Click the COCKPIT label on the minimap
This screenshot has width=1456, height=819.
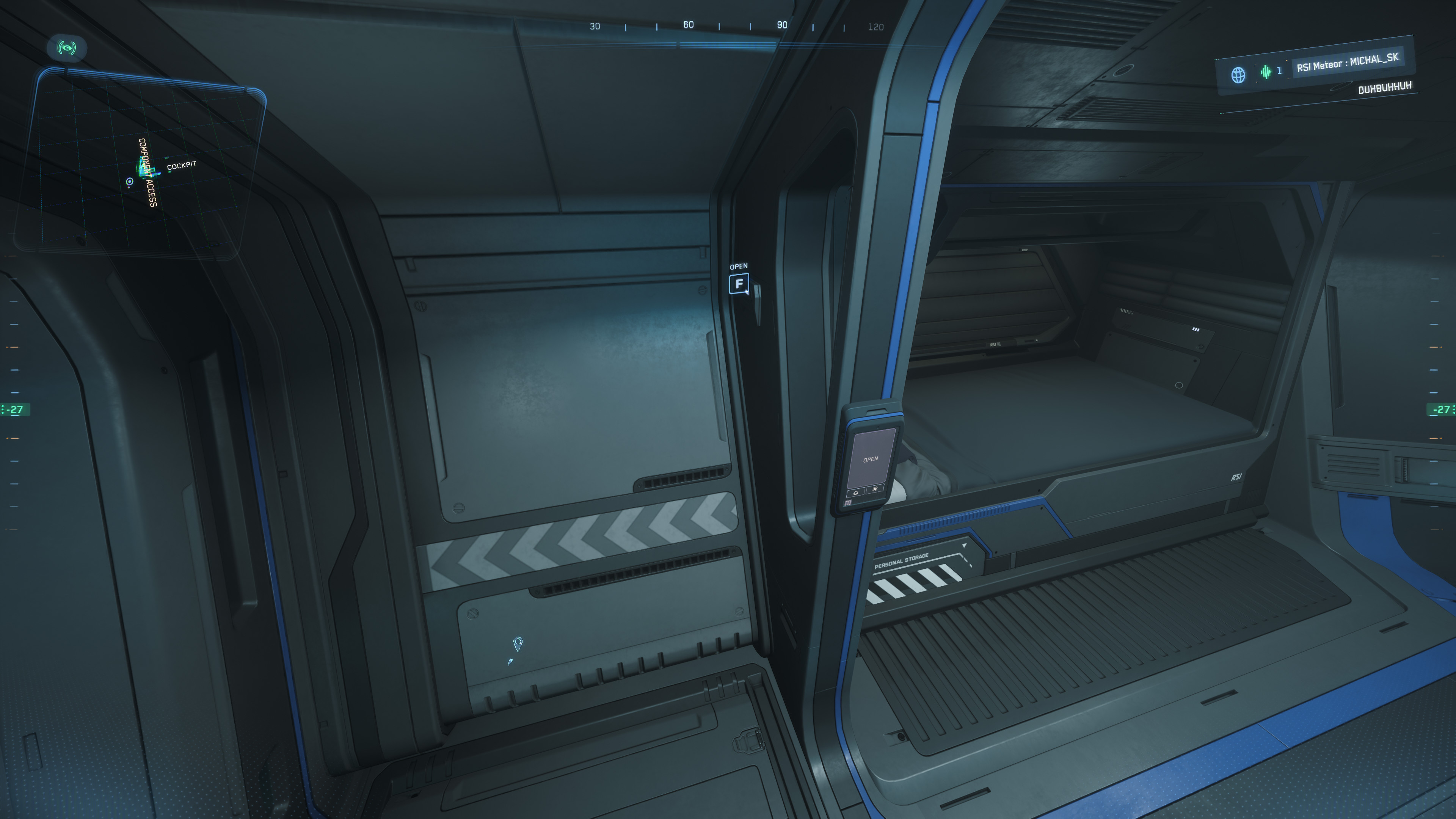[x=182, y=166]
